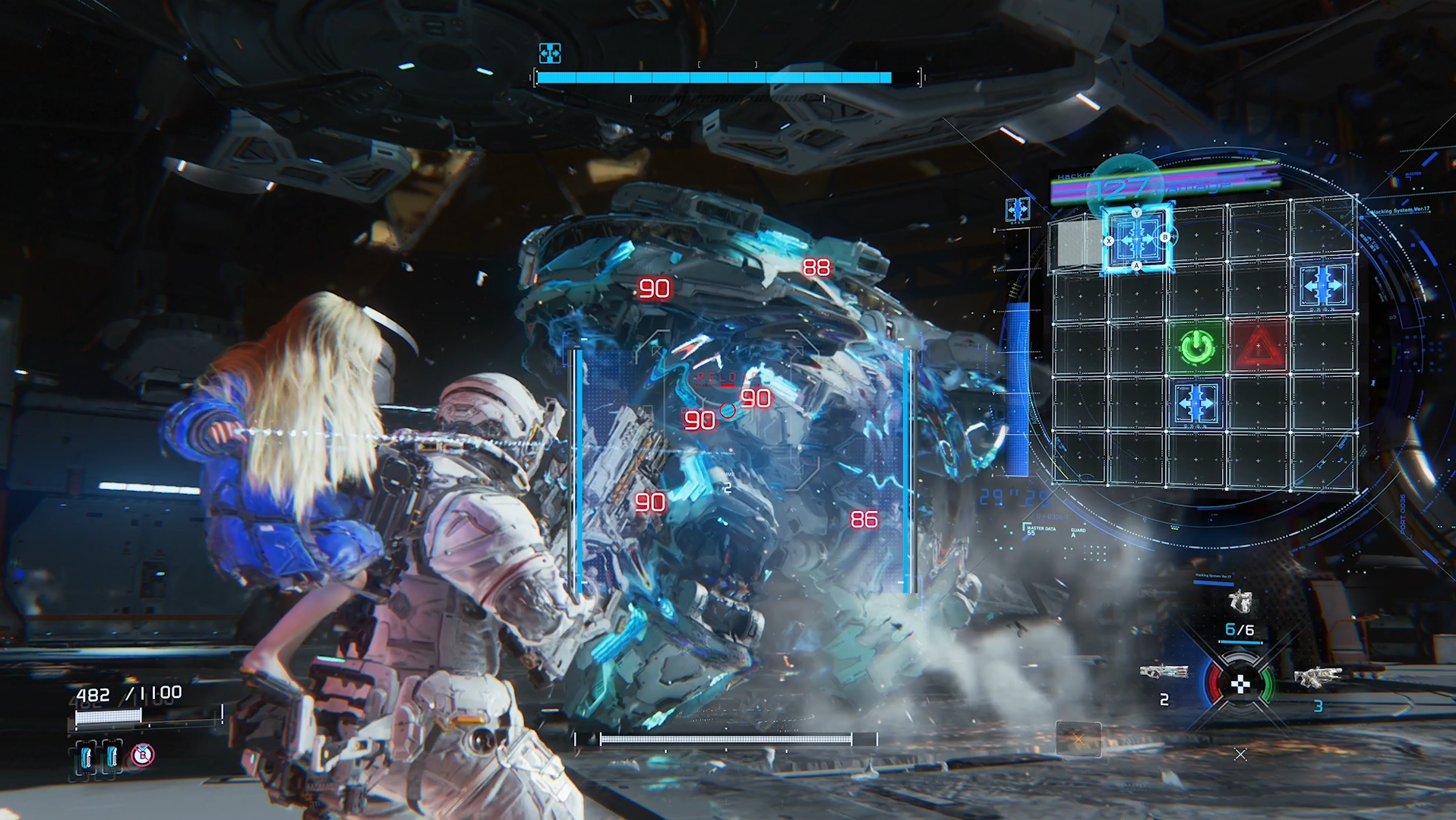Choose the blue arrow node below the power node
This screenshot has height=820, width=1456.
coord(1197,403)
